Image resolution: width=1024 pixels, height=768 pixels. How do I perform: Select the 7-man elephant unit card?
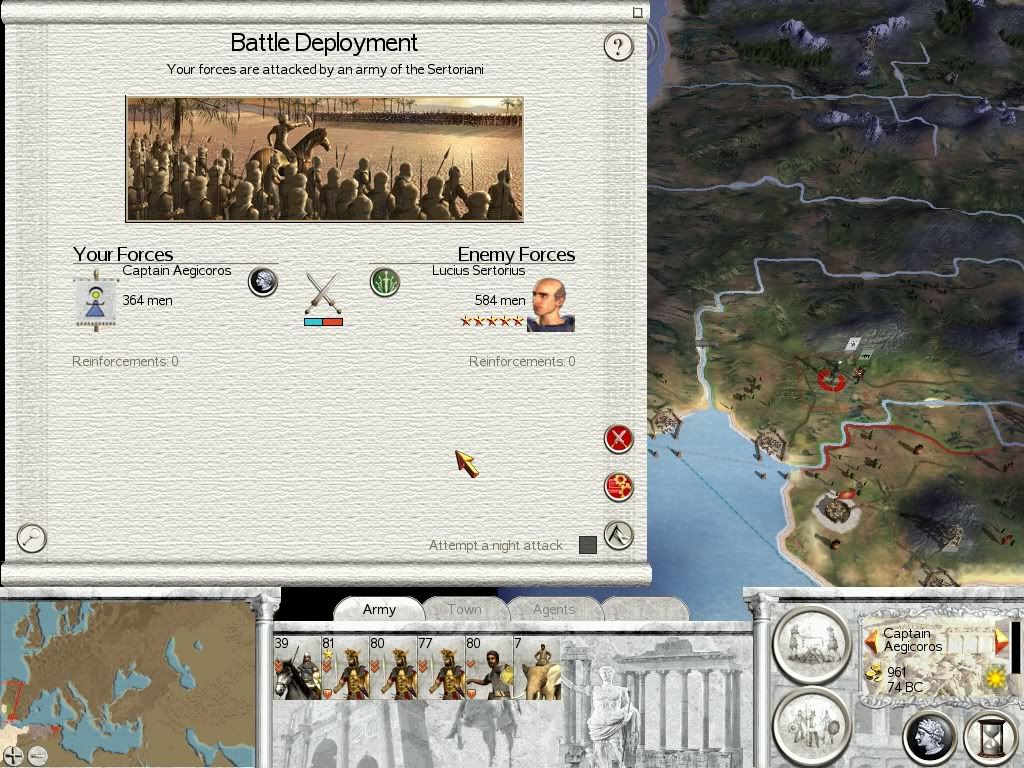point(536,668)
